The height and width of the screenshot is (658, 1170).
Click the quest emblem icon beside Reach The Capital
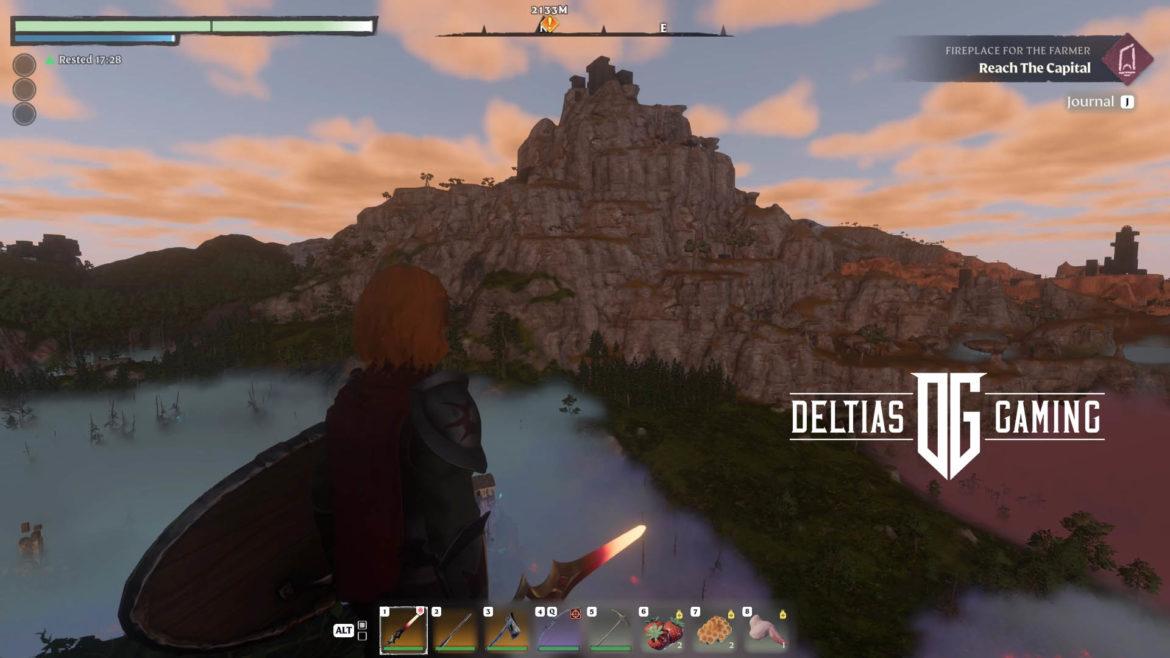(1126, 58)
